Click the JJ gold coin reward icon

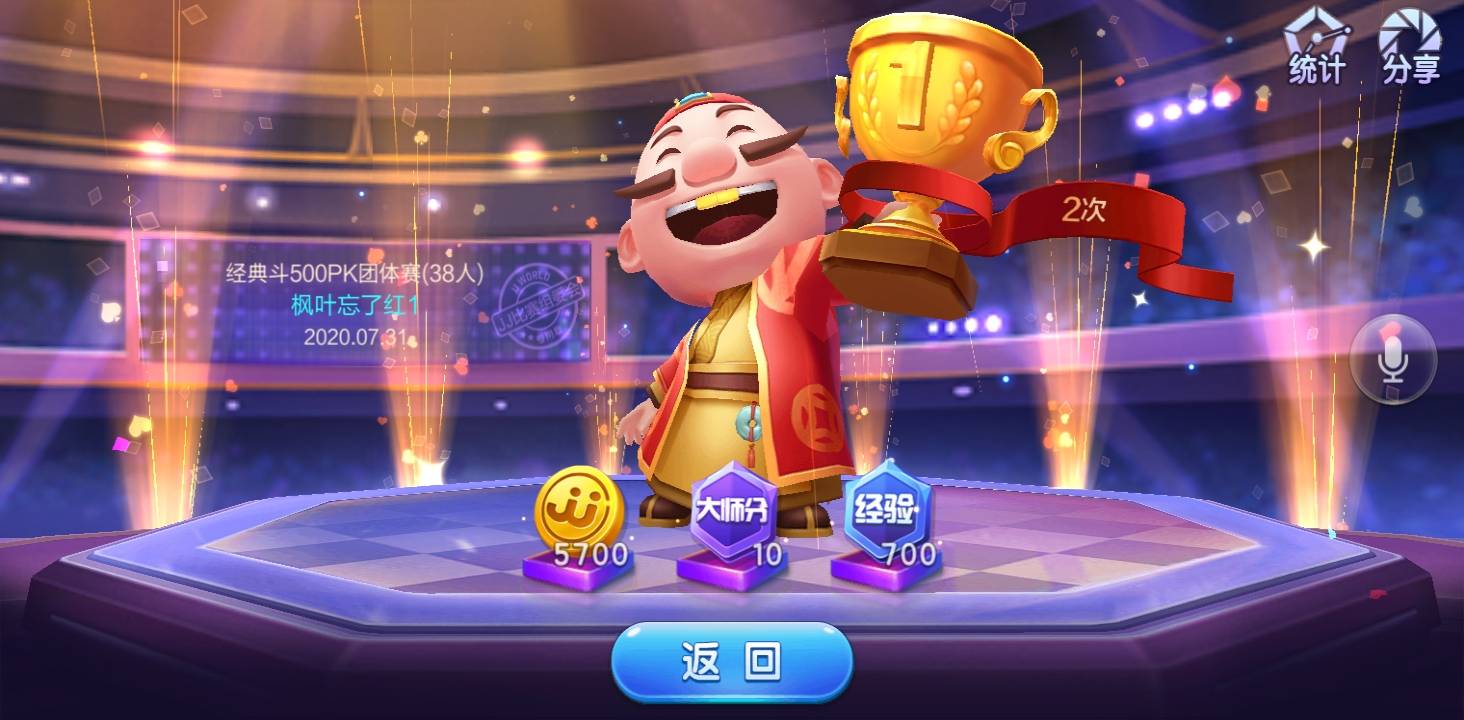click(x=580, y=510)
